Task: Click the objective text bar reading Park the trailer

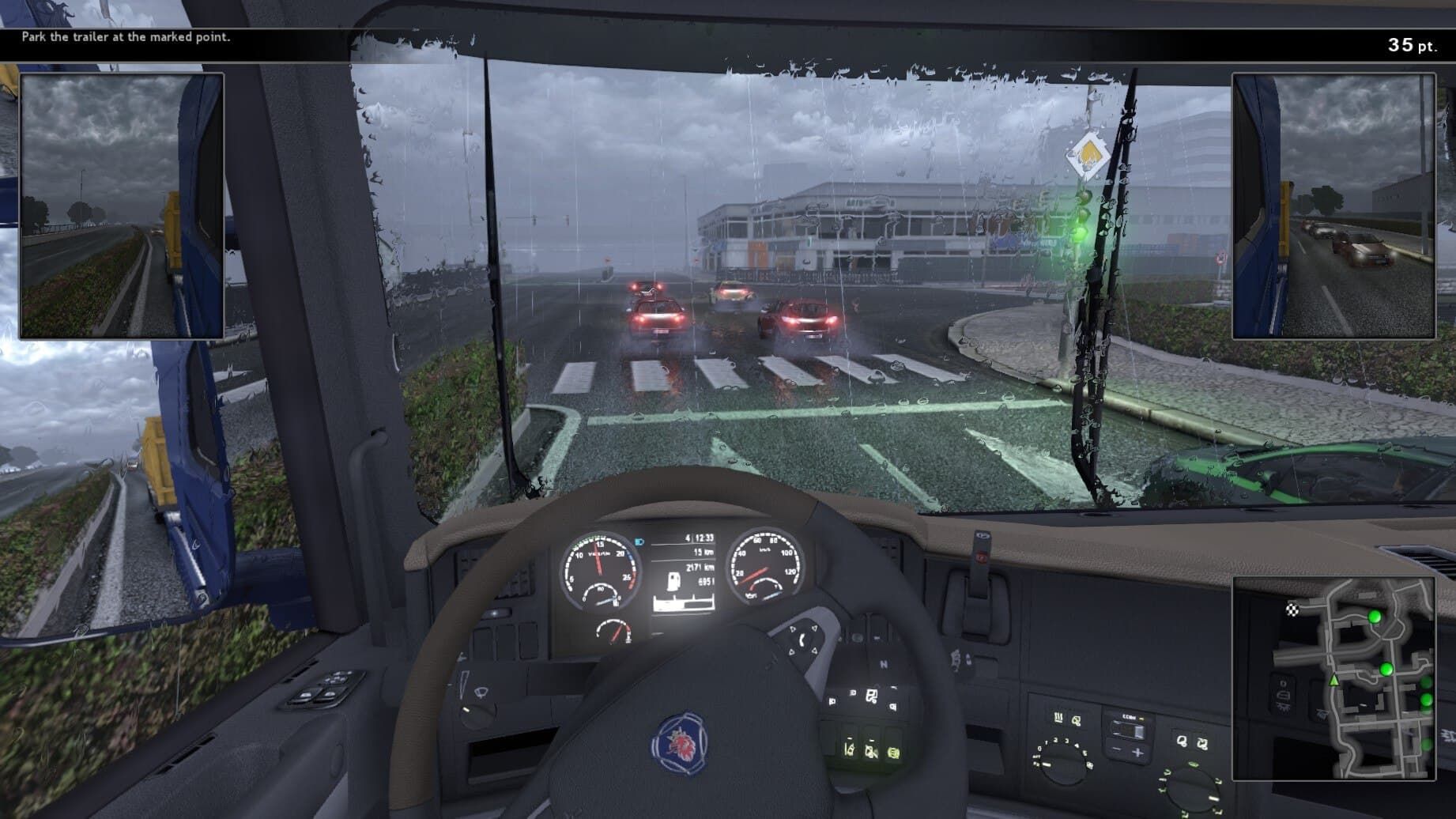Action: click(126, 36)
